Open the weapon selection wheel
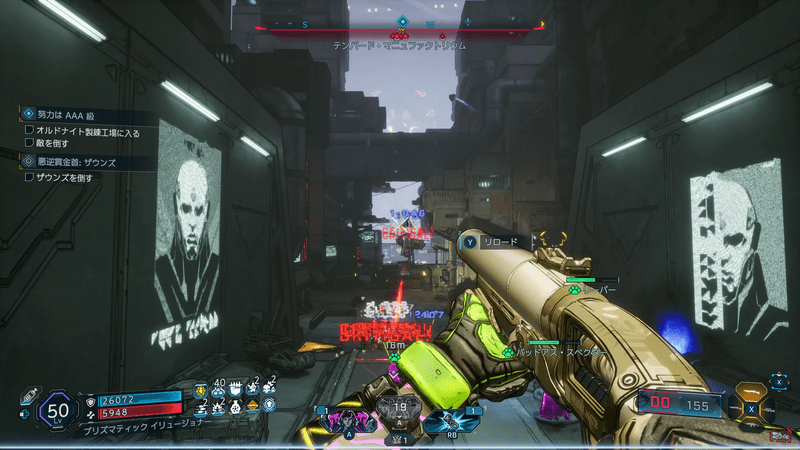Screen dimensions: 800x450 [x=751, y=407]
